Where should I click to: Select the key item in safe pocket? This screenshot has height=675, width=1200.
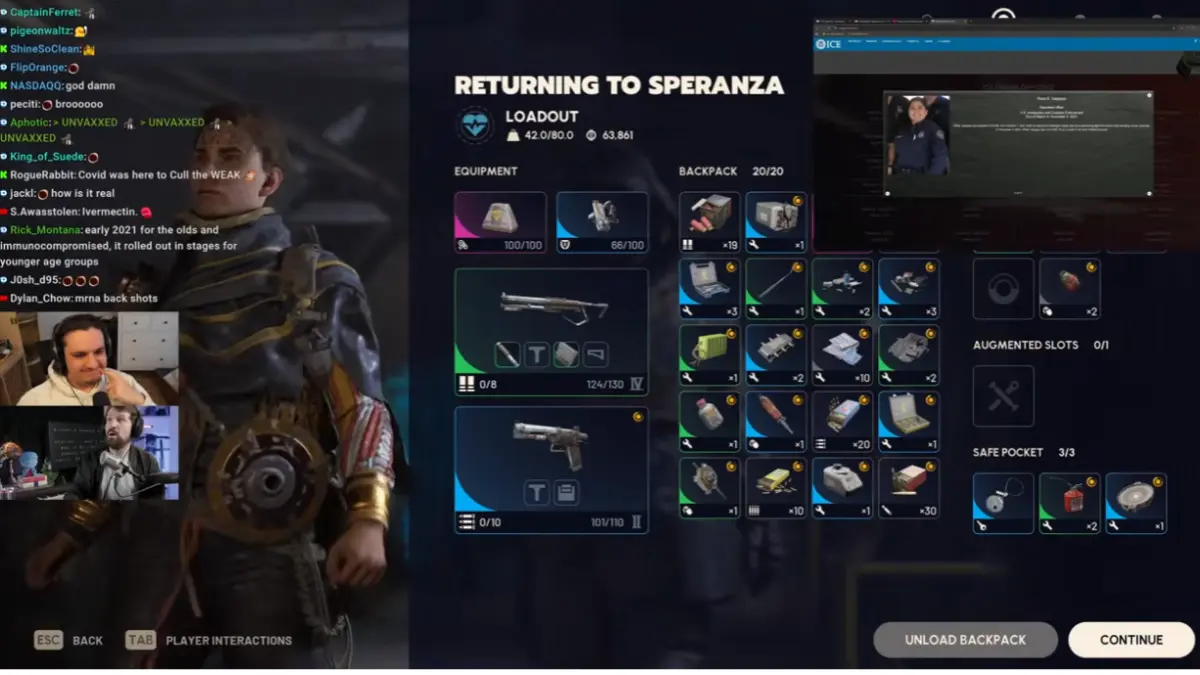1003,503
